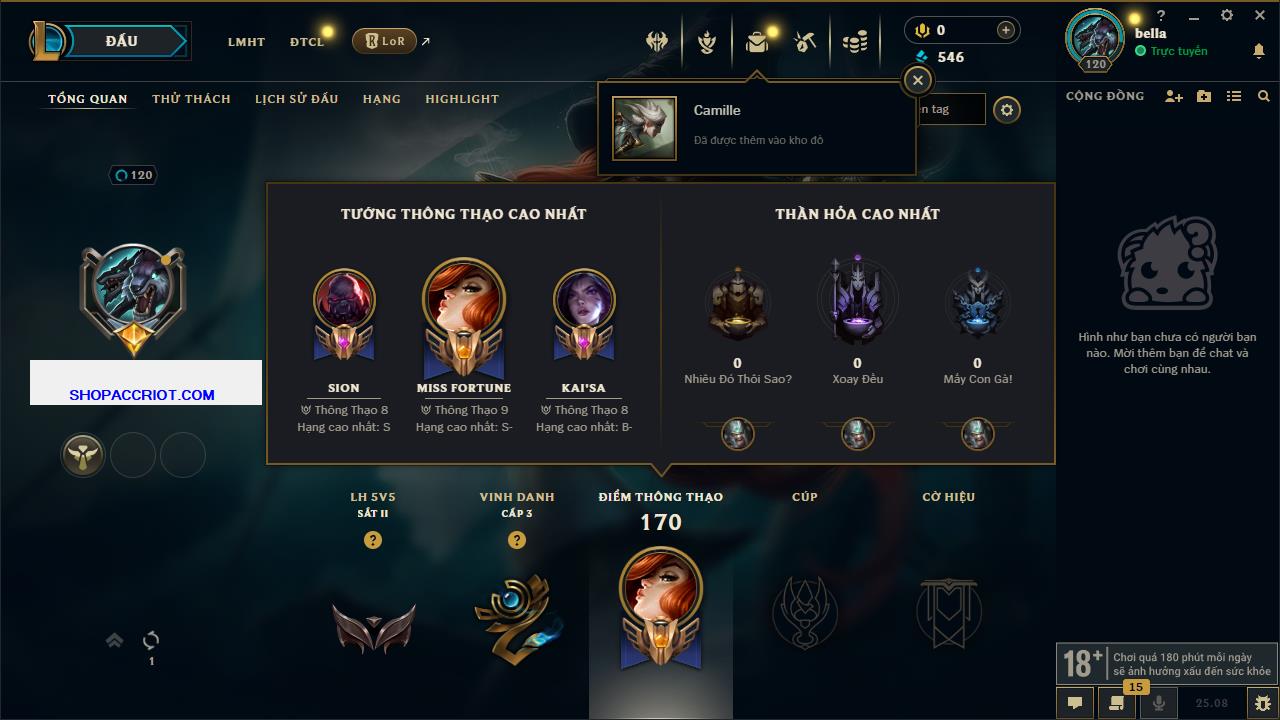Switch to the THỬ THÁCH tab

pyautogui.click(x=191, y=99)
